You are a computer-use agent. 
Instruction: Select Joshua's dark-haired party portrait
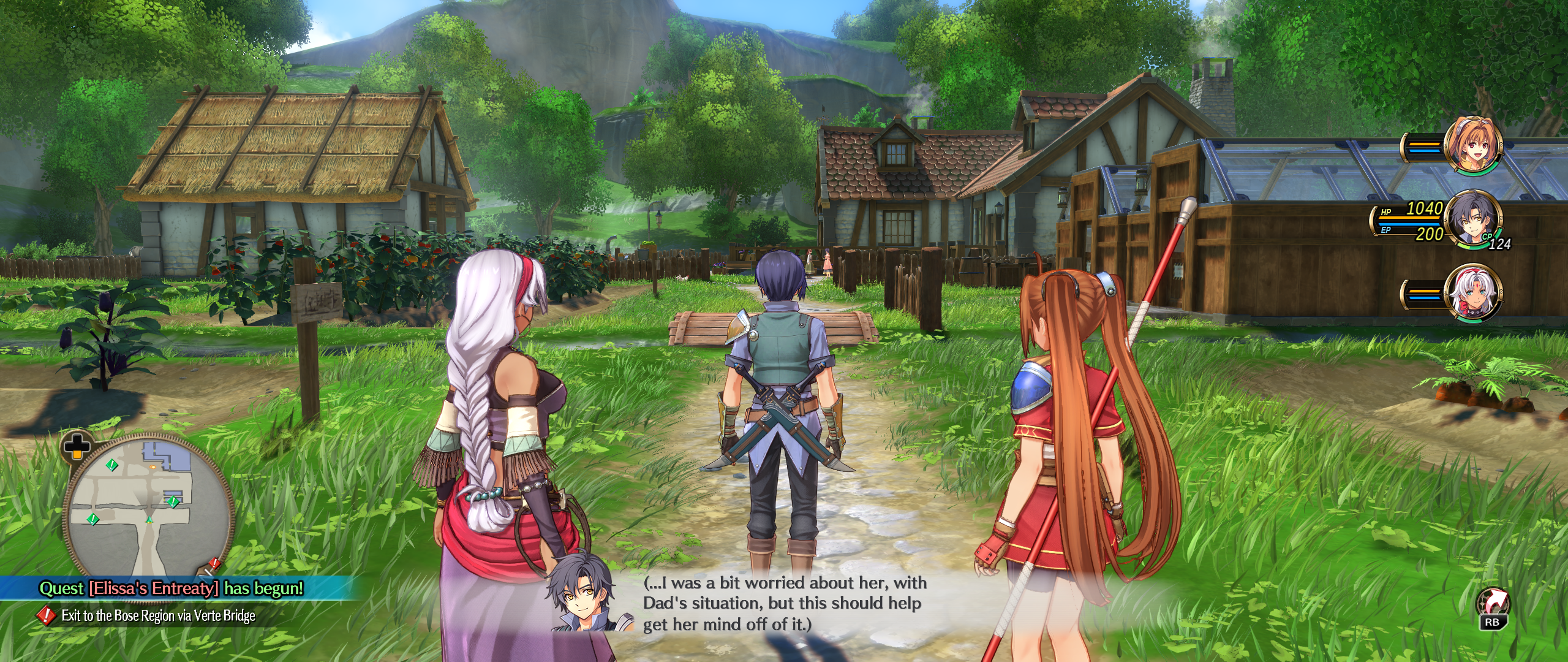(1473, 220)
